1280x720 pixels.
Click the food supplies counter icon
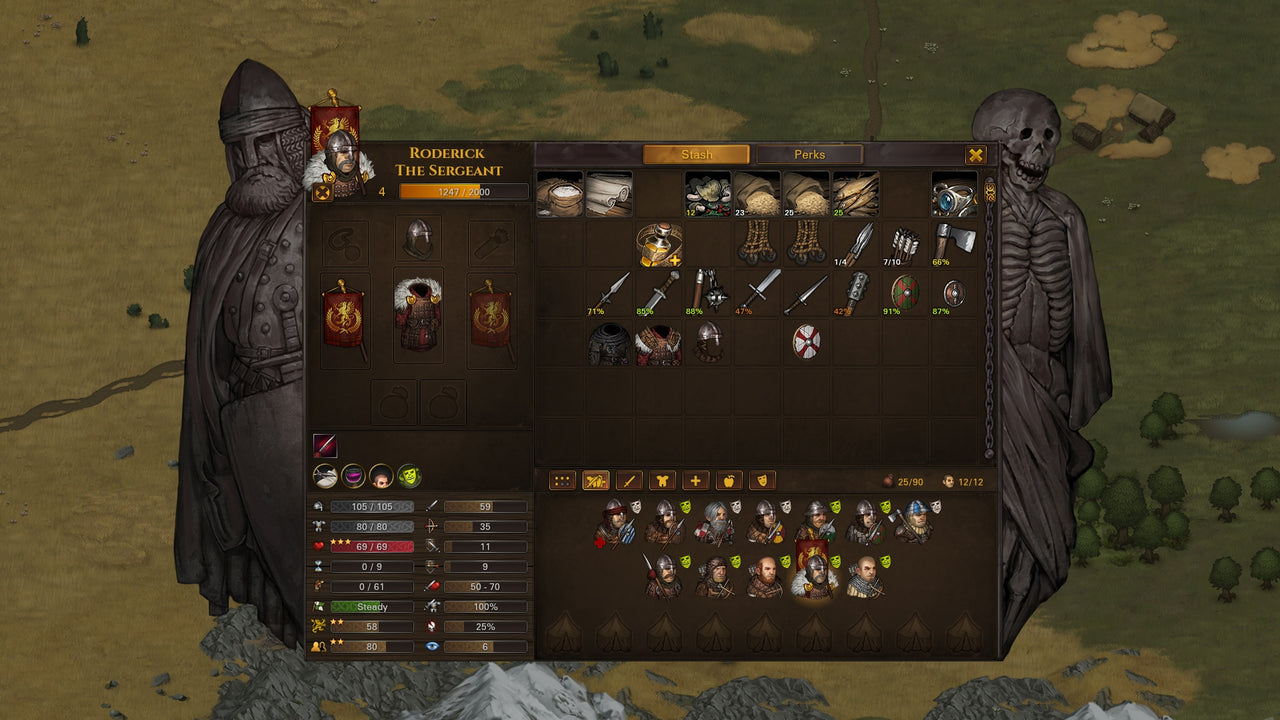889,478
